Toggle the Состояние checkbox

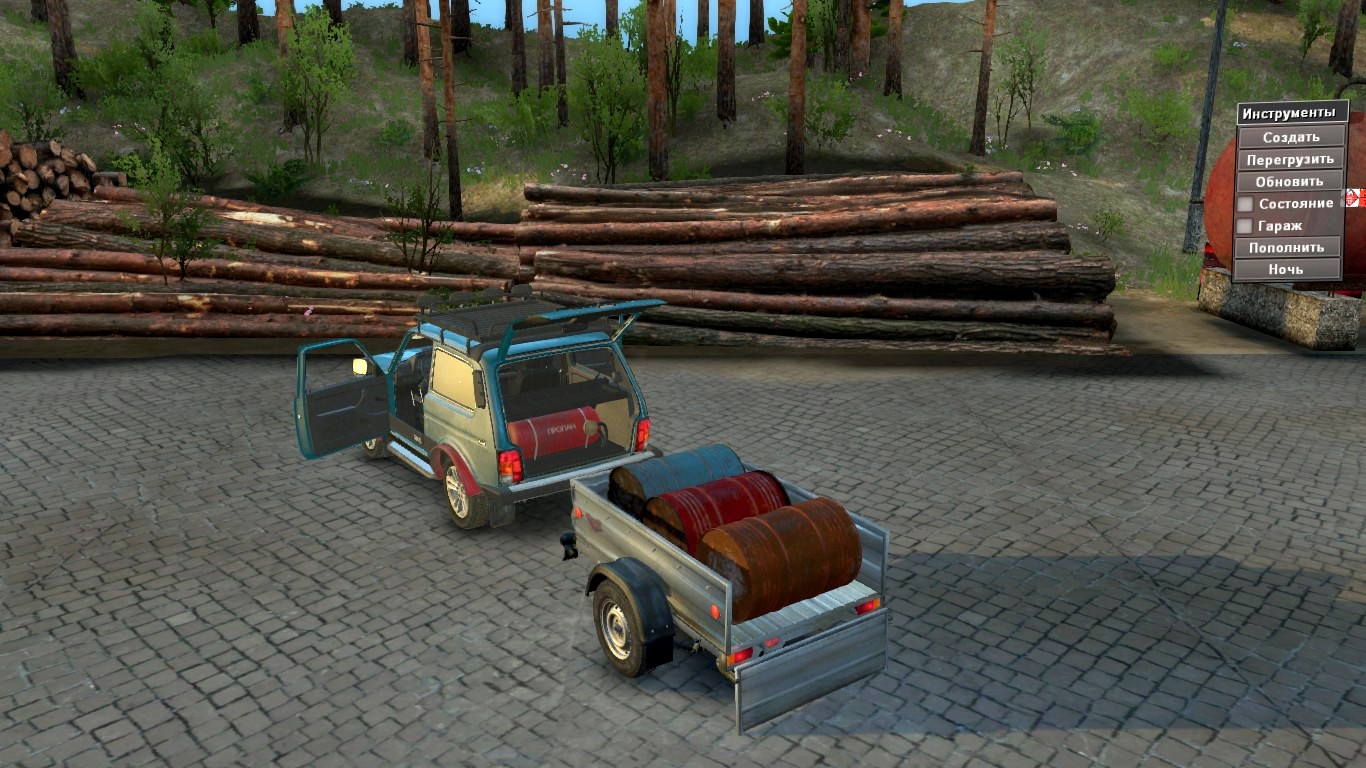tap(1245, 204)
